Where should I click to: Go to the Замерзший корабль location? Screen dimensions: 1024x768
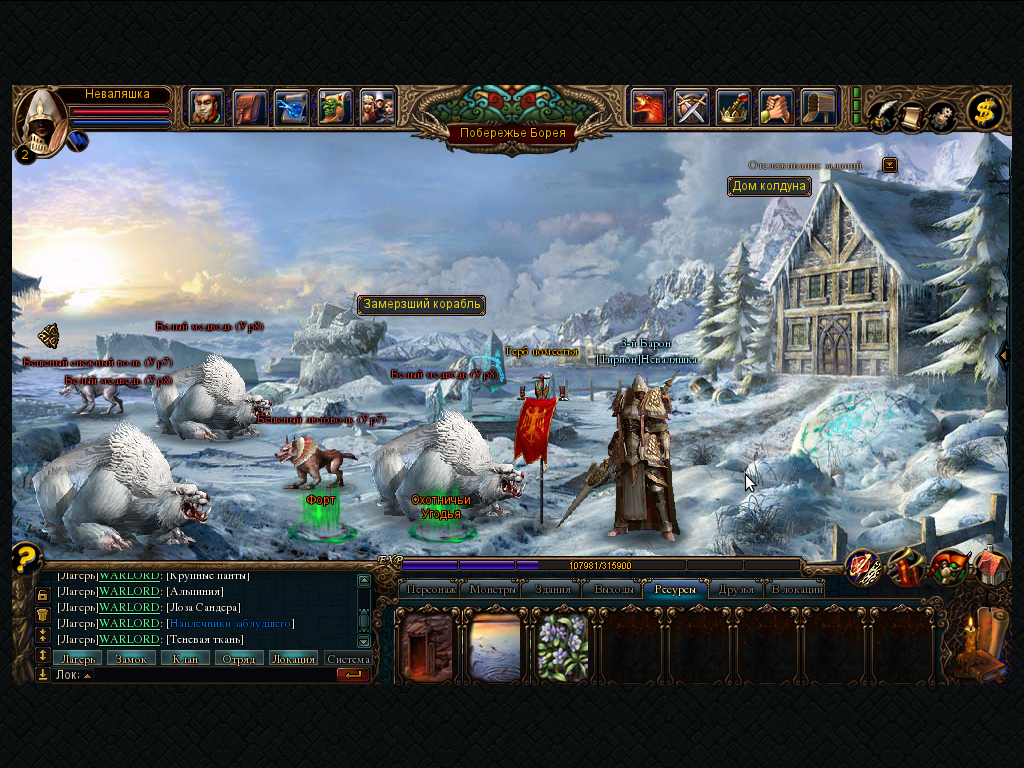(422, 304)
